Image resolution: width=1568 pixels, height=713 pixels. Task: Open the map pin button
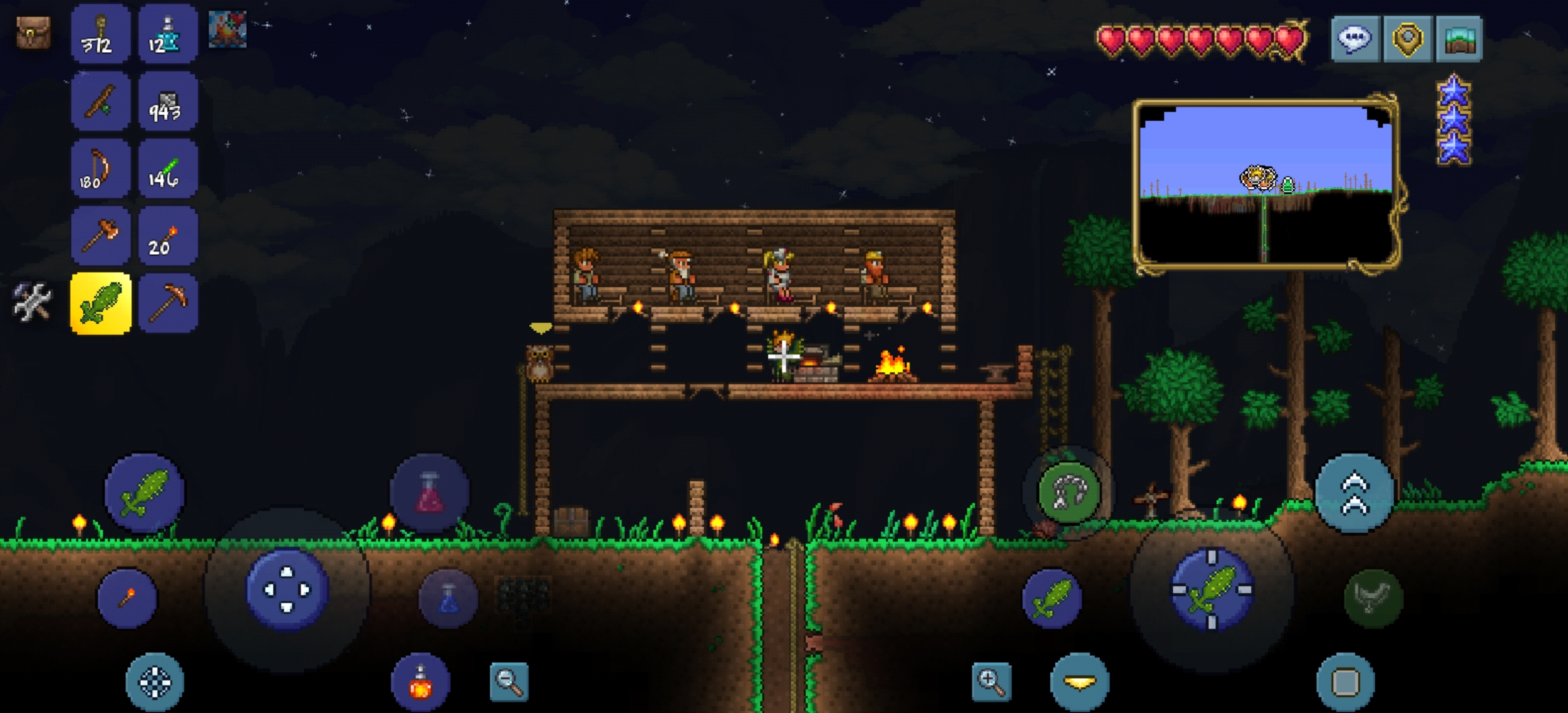[1407, 39]
